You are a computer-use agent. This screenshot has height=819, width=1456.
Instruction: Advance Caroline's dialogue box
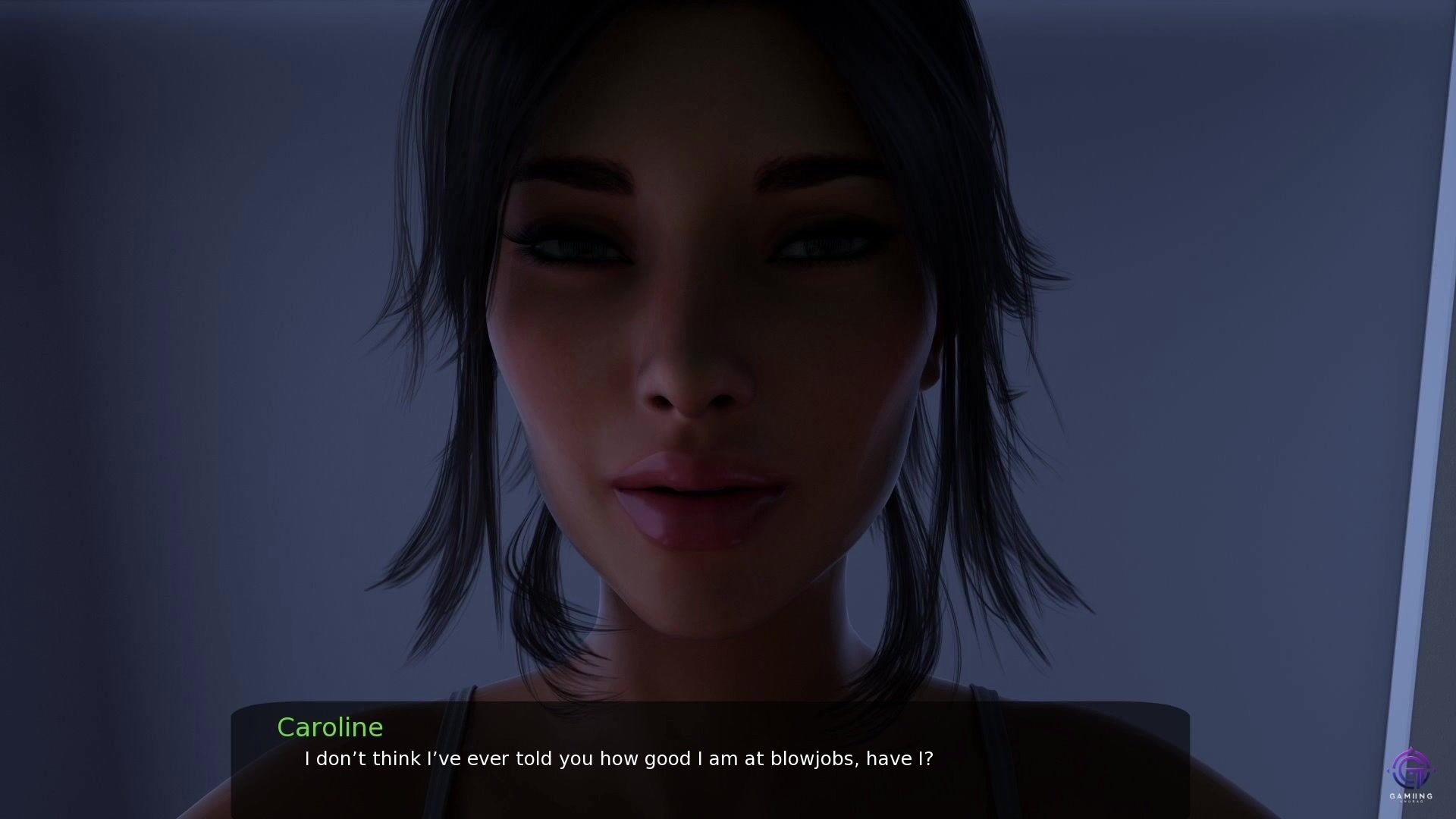tap(710, 758)
